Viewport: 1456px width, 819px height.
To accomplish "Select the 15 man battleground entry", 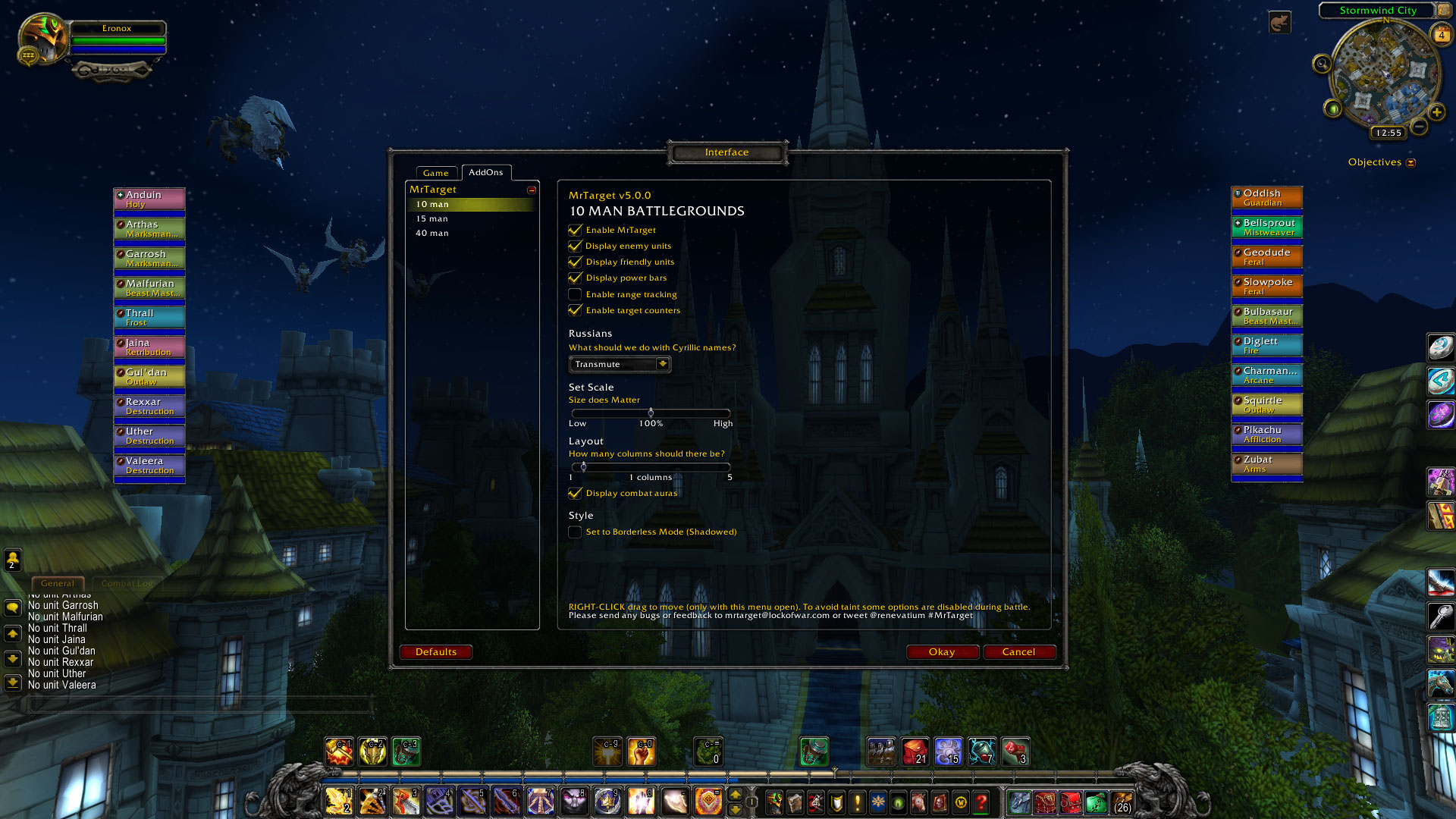I will tap(432, 219).
